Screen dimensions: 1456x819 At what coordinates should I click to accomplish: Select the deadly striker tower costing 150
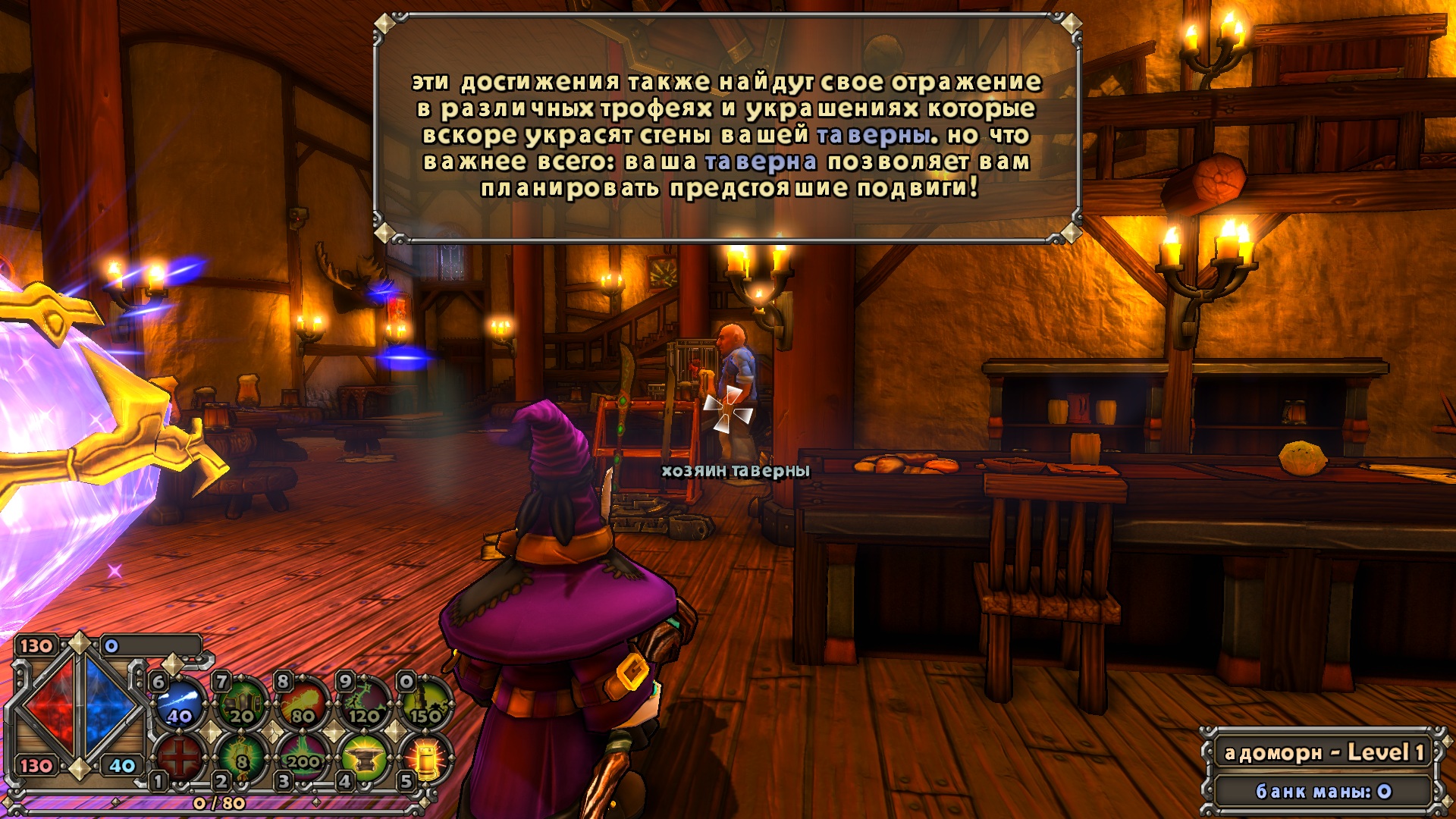425,703
